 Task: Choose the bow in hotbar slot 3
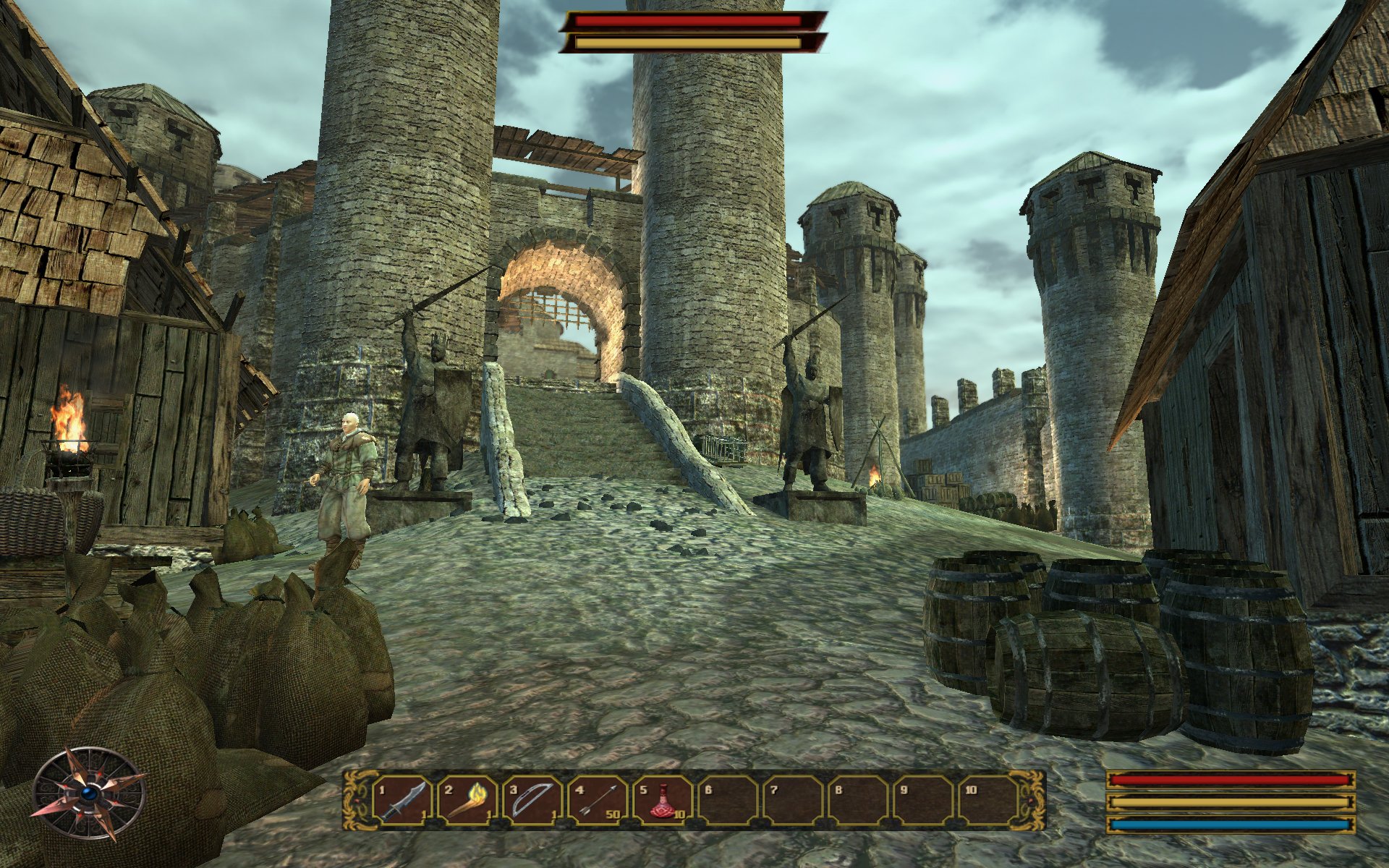[530, 800]
